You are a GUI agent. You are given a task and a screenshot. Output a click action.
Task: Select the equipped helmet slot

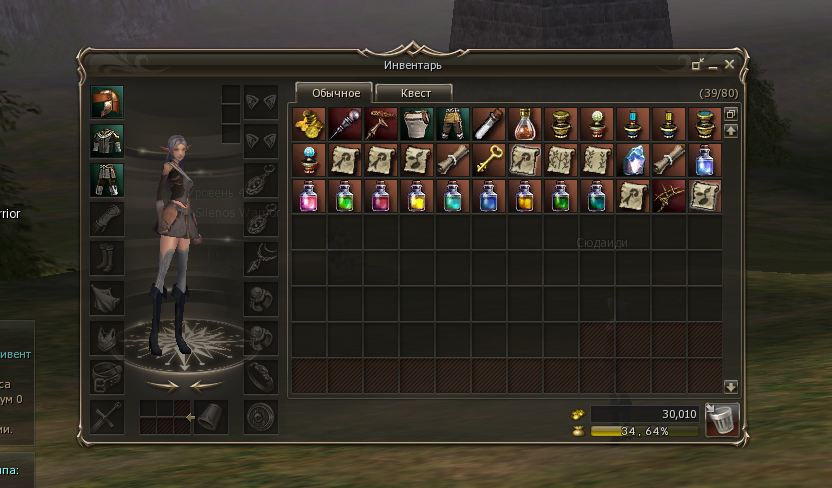tap(106, 102)
